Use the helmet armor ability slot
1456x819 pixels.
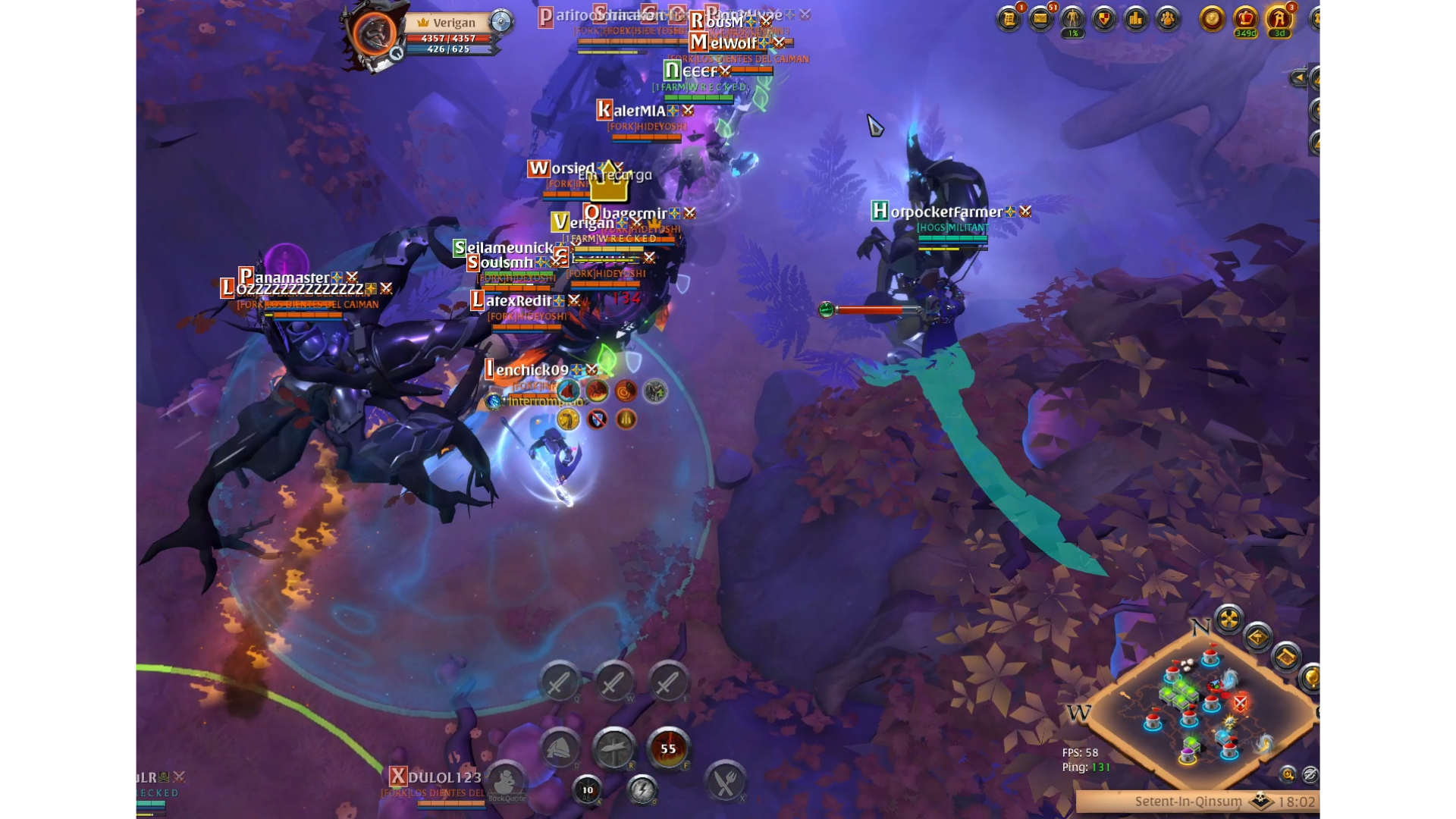pos(560,748)
